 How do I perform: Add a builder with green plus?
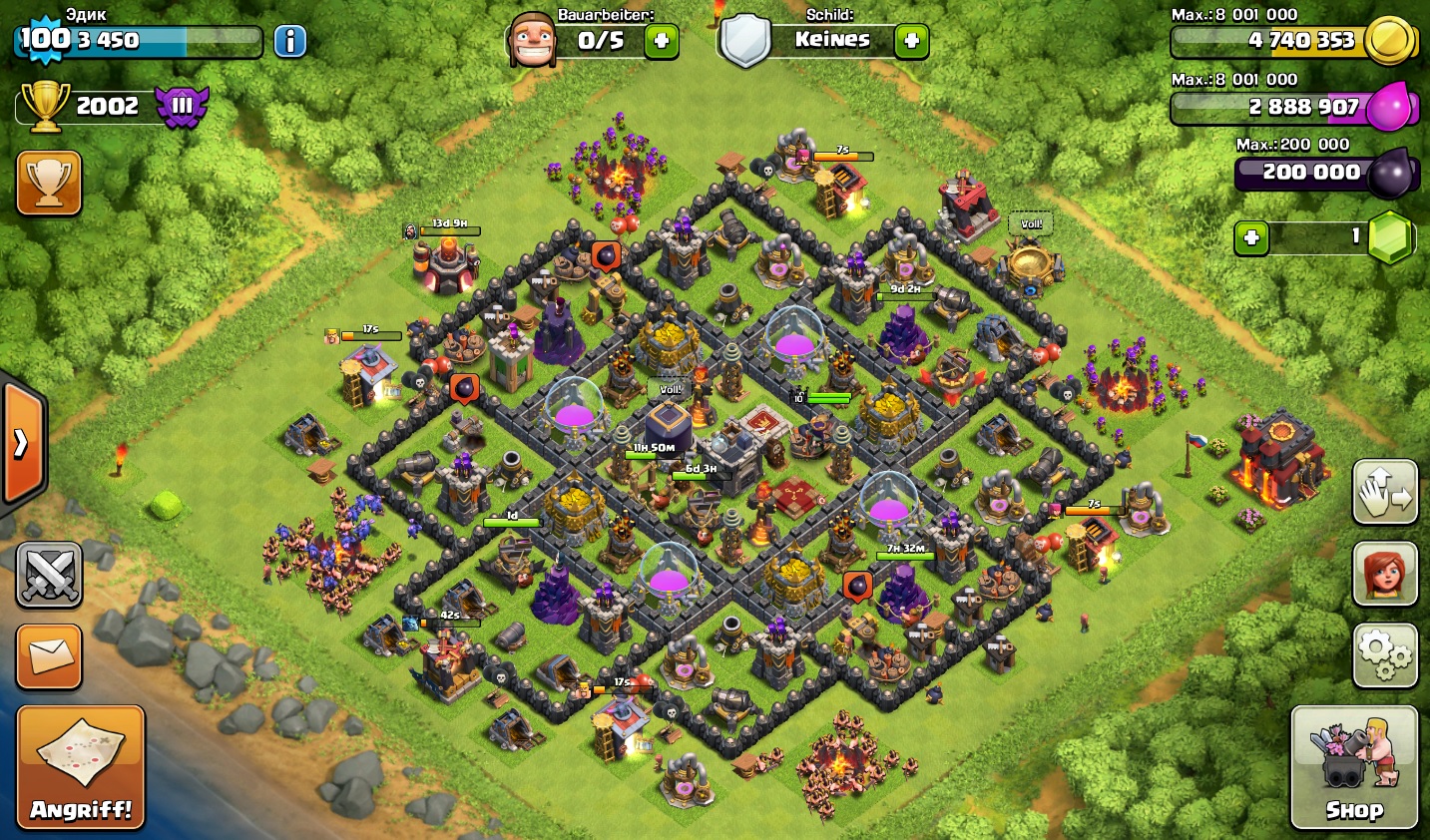[661, 41]
